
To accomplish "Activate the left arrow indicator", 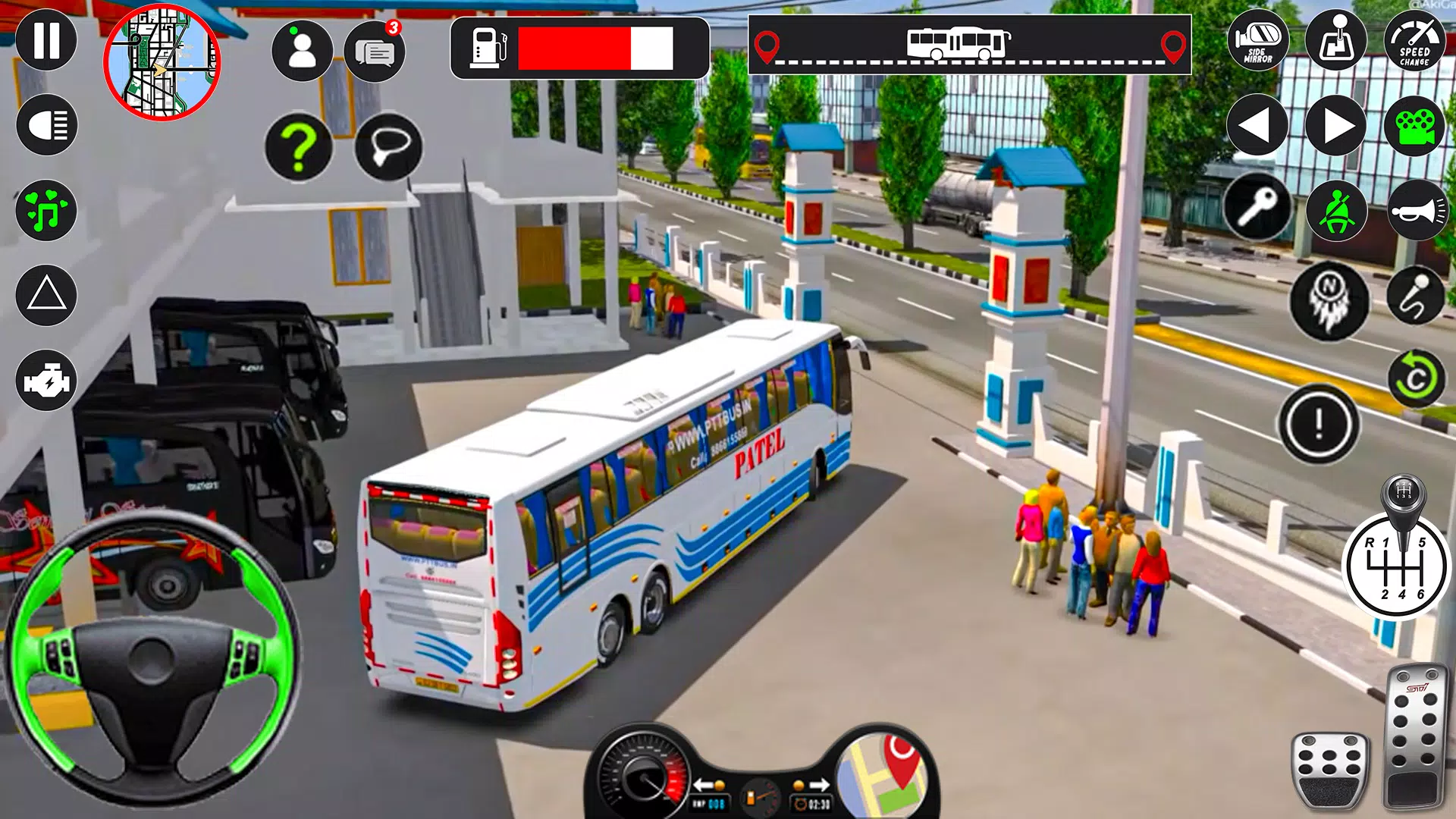I will coord(1257,125).
